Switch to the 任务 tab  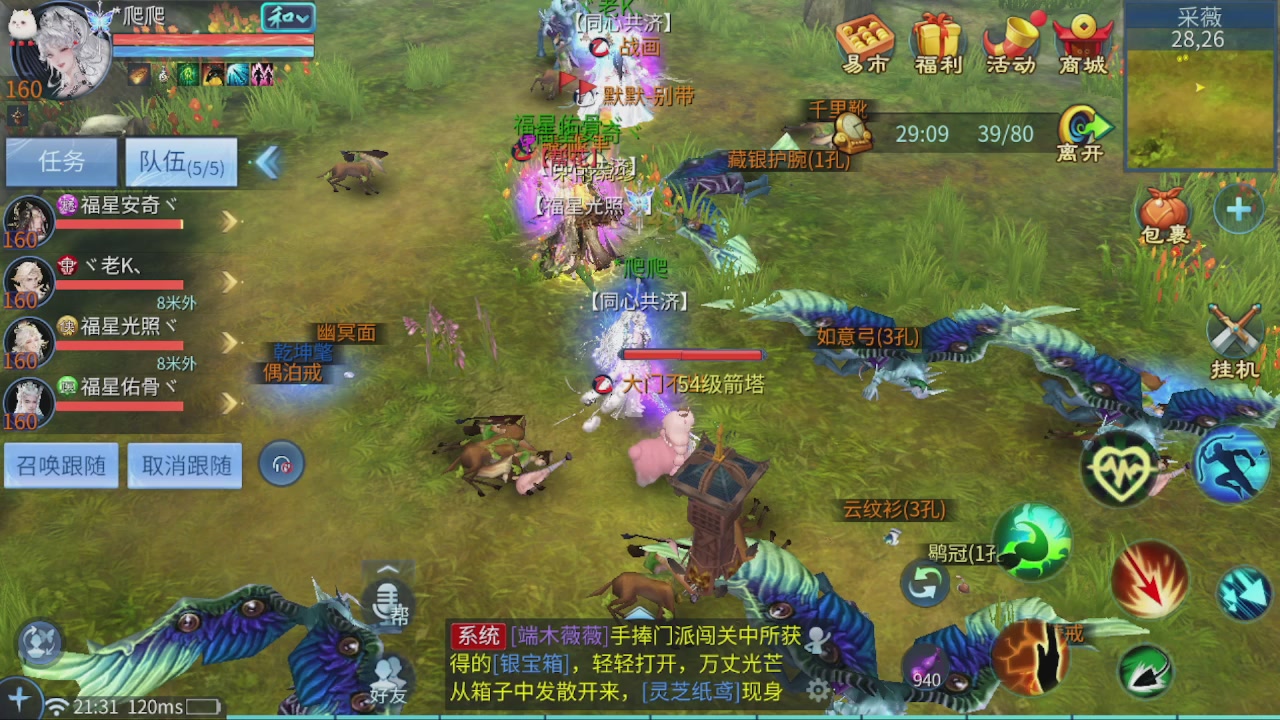[61, 162]
